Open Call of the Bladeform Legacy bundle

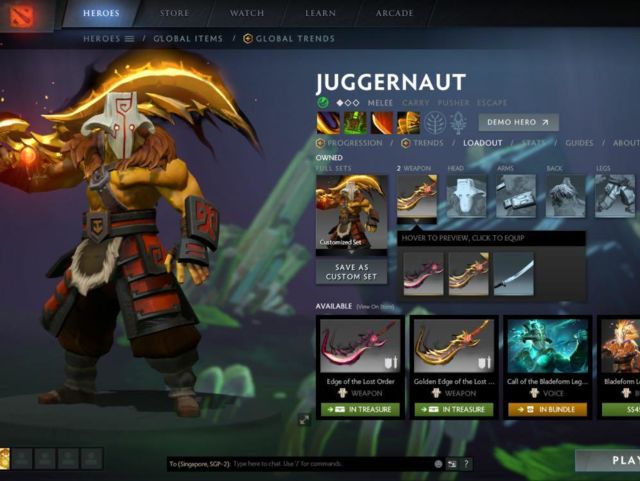[547, 409]
